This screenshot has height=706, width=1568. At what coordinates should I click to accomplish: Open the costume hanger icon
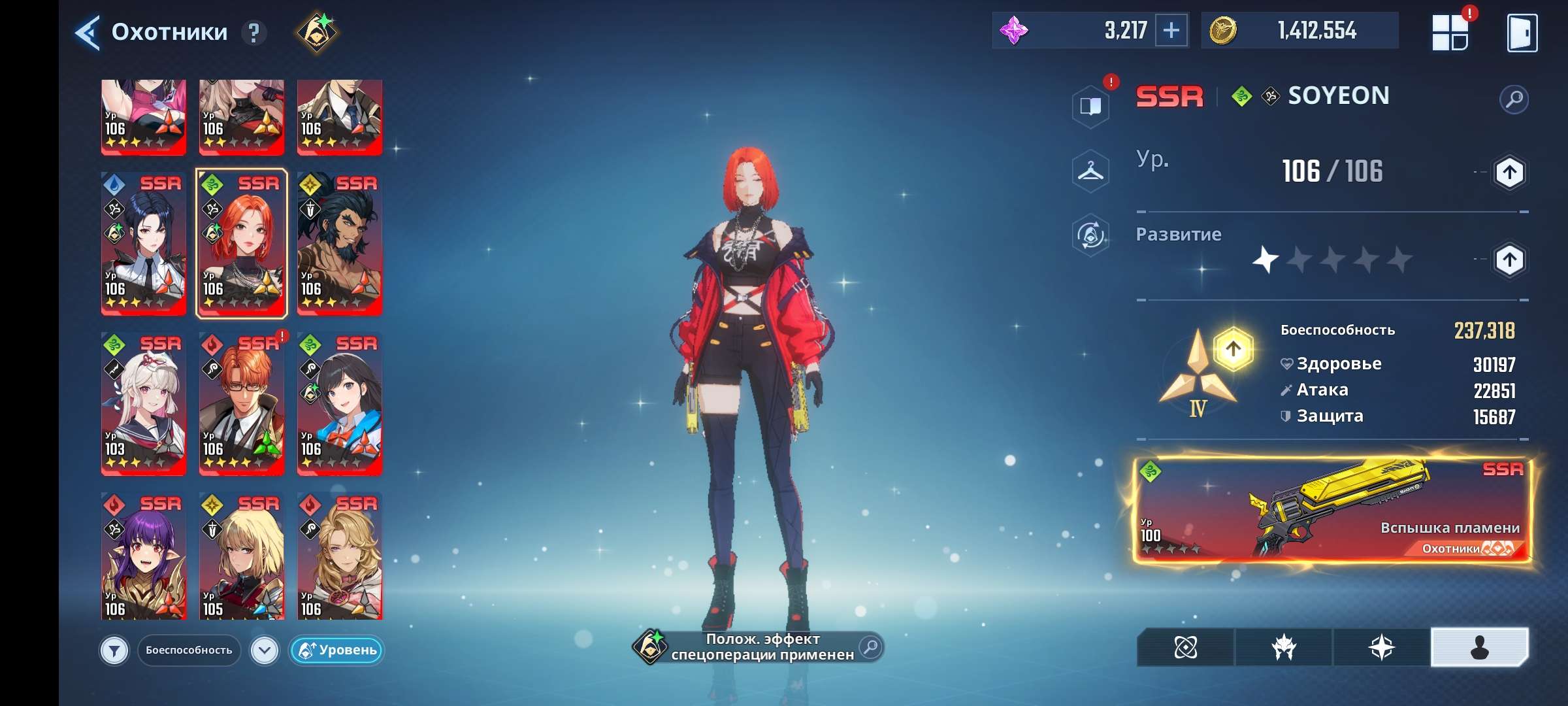click(x=1090, y=172)
